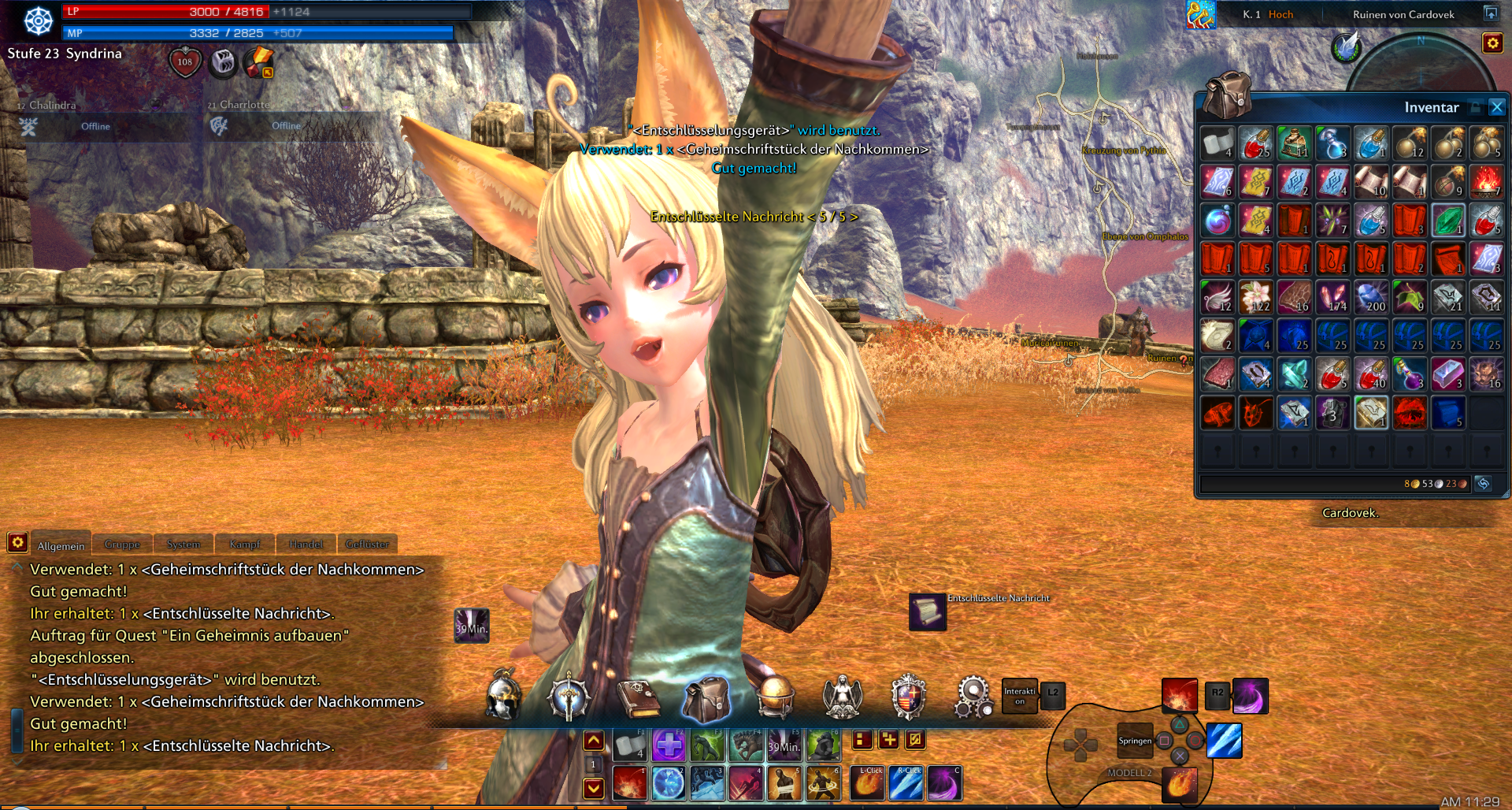The height and width of the screenshot is (810, 1512).
Task: Select the Handel chat tab
Action: click(306, 544)
